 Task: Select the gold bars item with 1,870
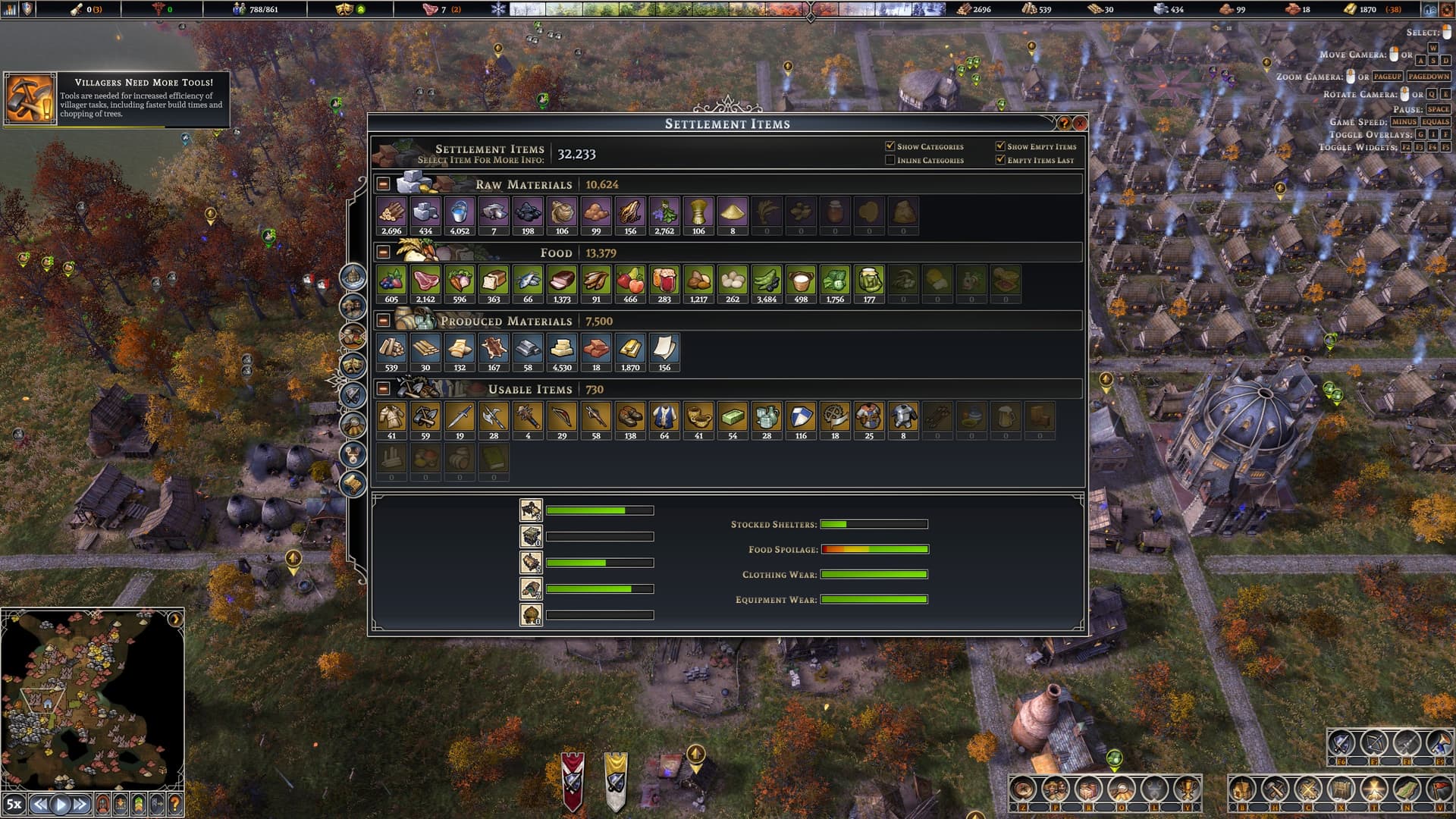[630, 350]
